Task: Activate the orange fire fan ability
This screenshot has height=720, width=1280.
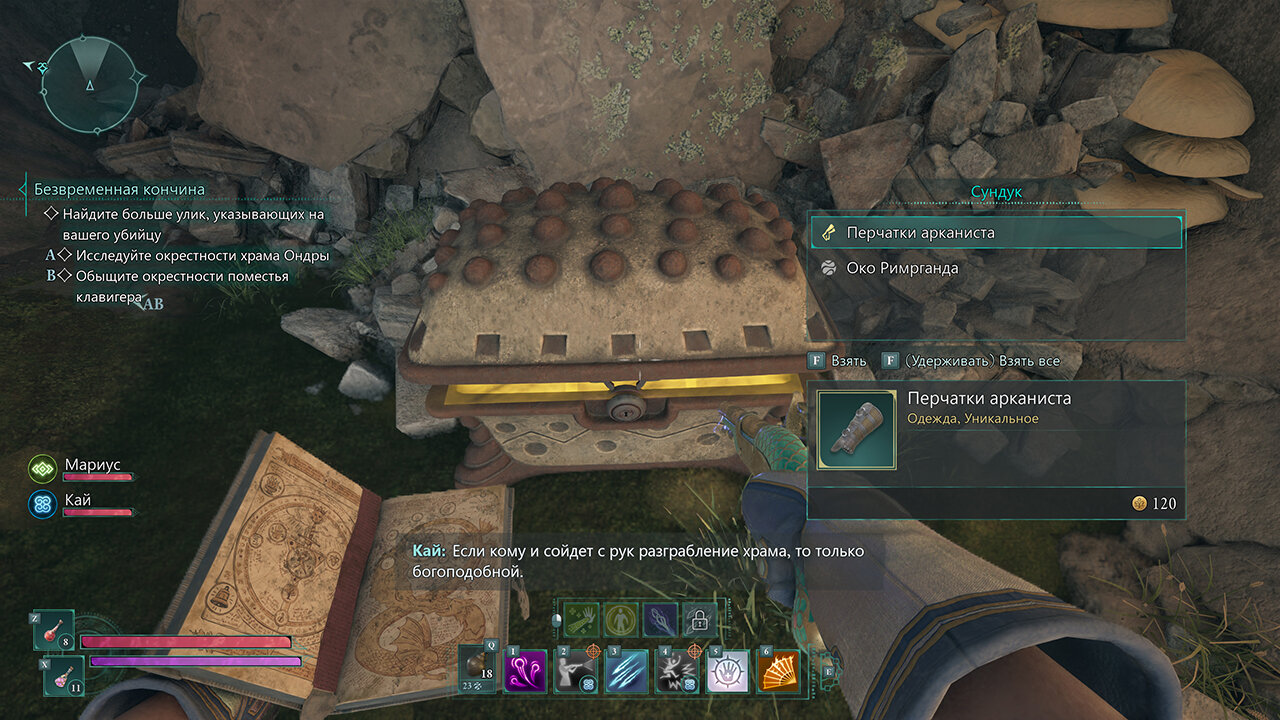Action: click(777, 669)
